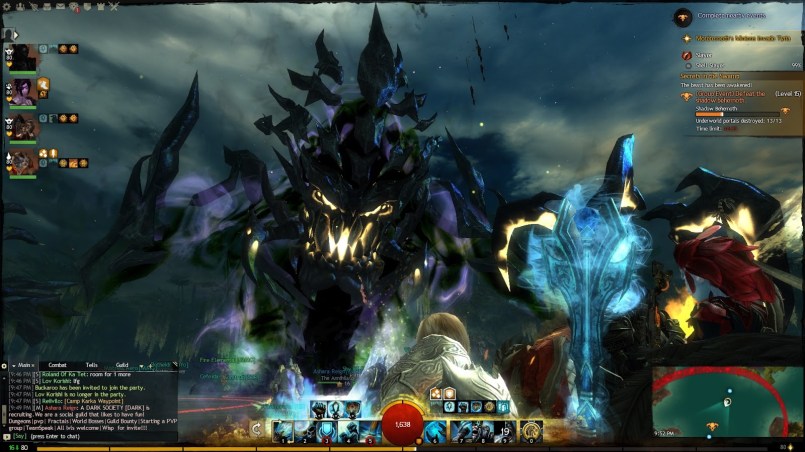Screen dimensions: 805x452
Task: Activate the shield skill in slot 3
Action: pyautogui.click(x=328, y=430)
